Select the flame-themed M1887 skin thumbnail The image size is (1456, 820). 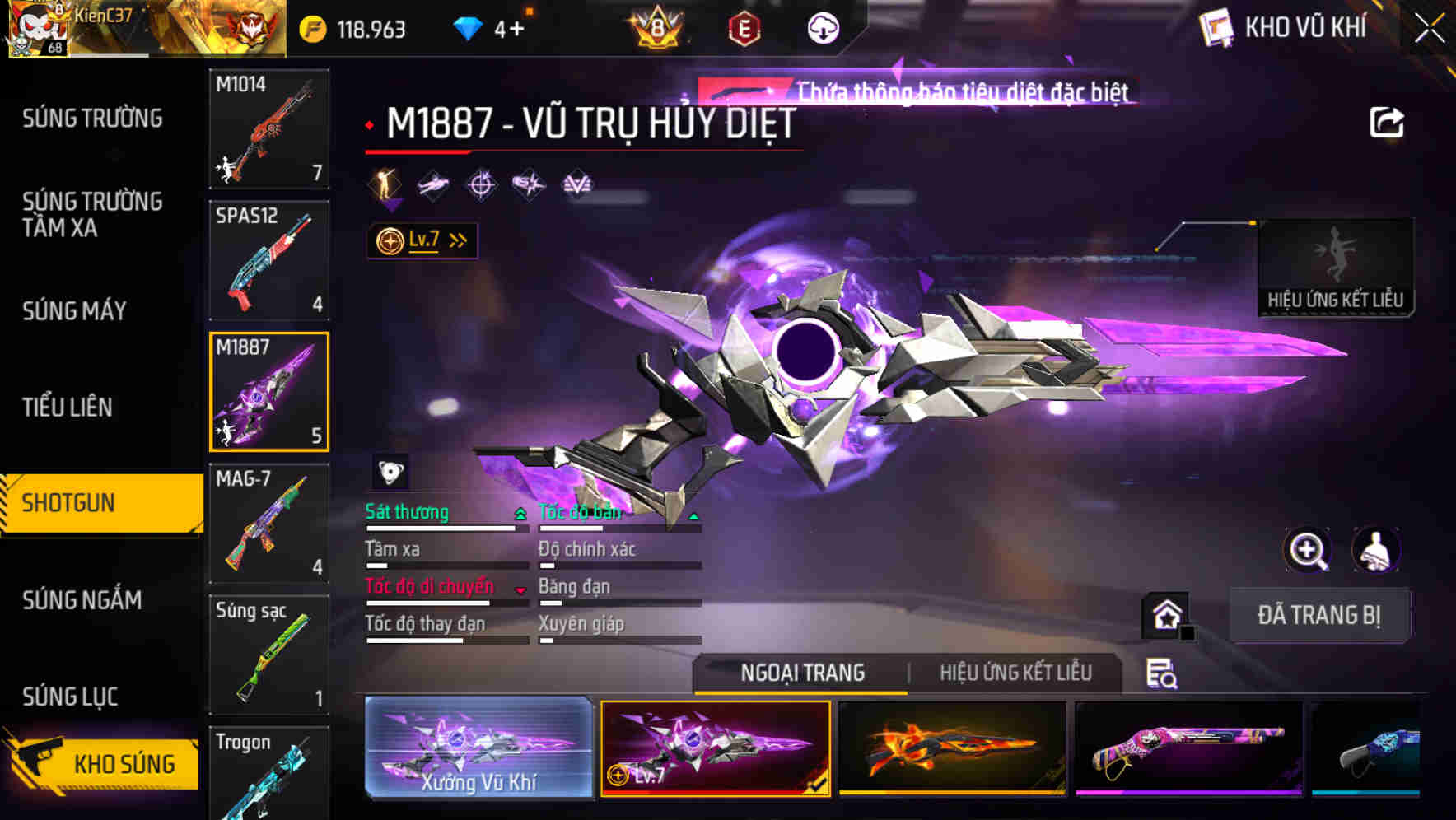pos(954,748)
